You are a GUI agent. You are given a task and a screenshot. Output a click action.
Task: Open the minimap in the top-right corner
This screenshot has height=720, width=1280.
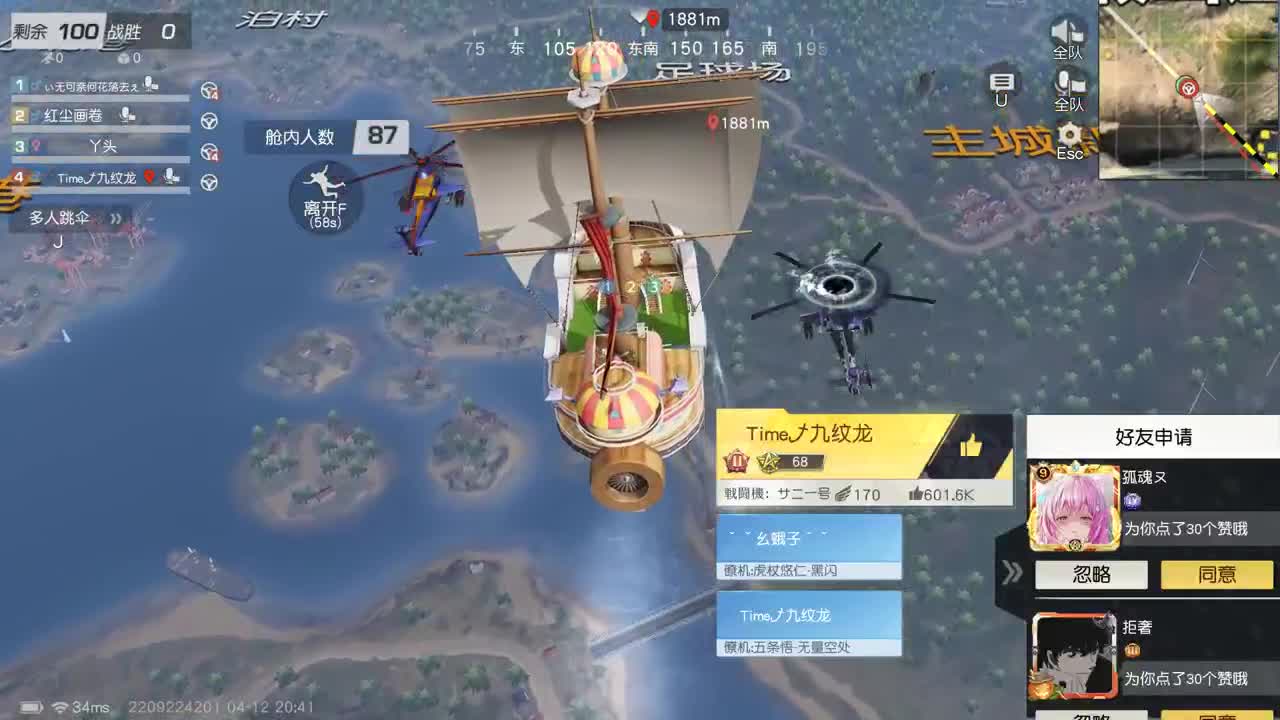[1188, 90]
